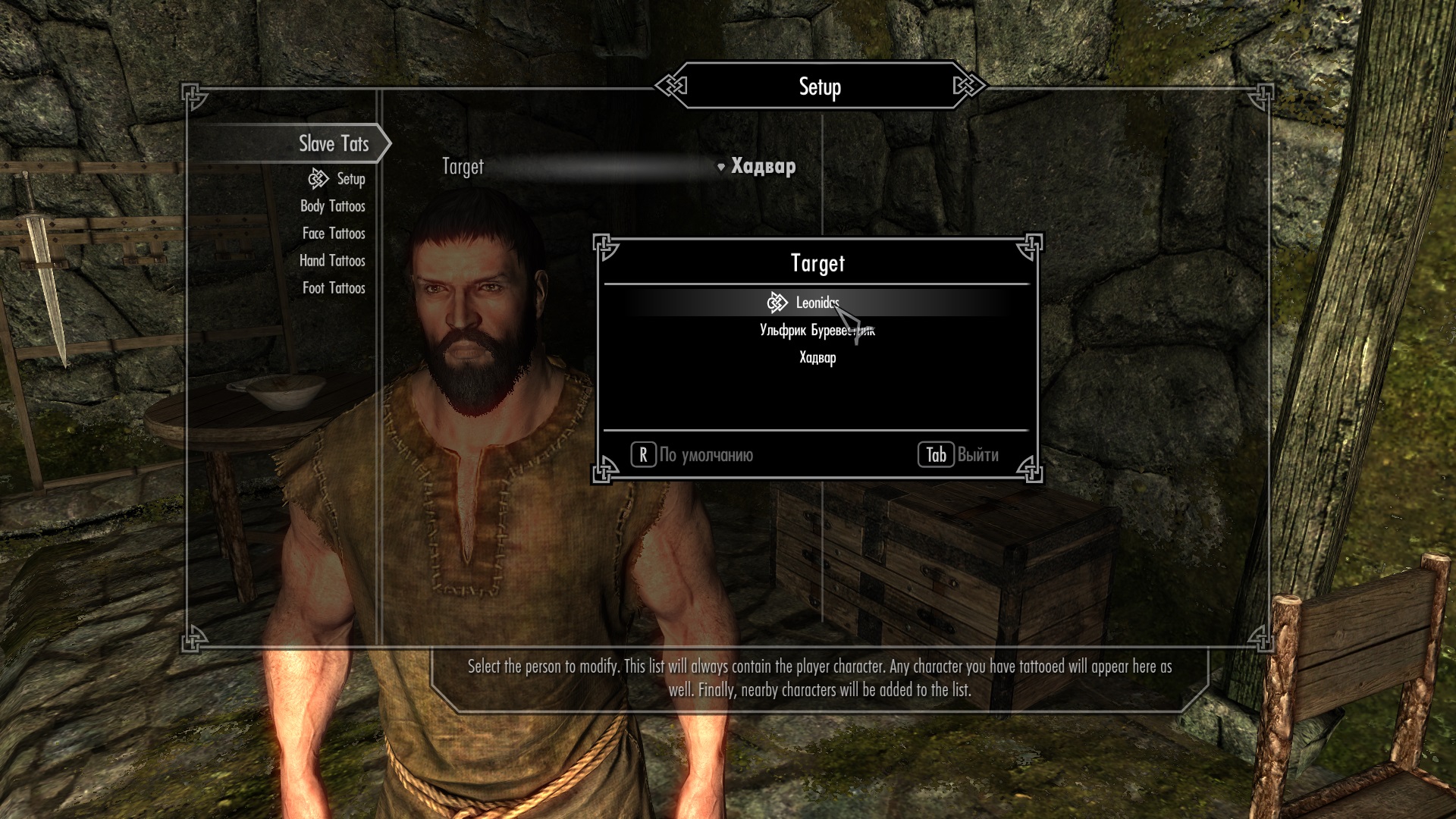Reset target with По умолчанию
Screen dimensions: 1456x819
pyautogui.click(x=692, y=455)
